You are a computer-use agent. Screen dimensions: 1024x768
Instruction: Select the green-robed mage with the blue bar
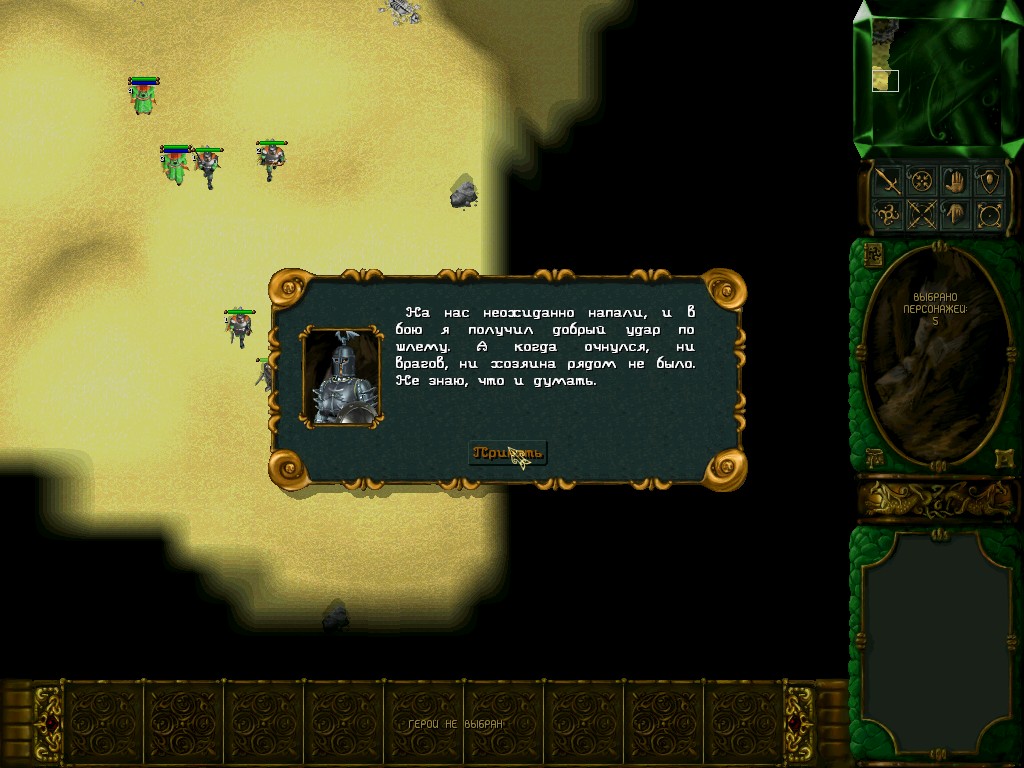[144, 98]
